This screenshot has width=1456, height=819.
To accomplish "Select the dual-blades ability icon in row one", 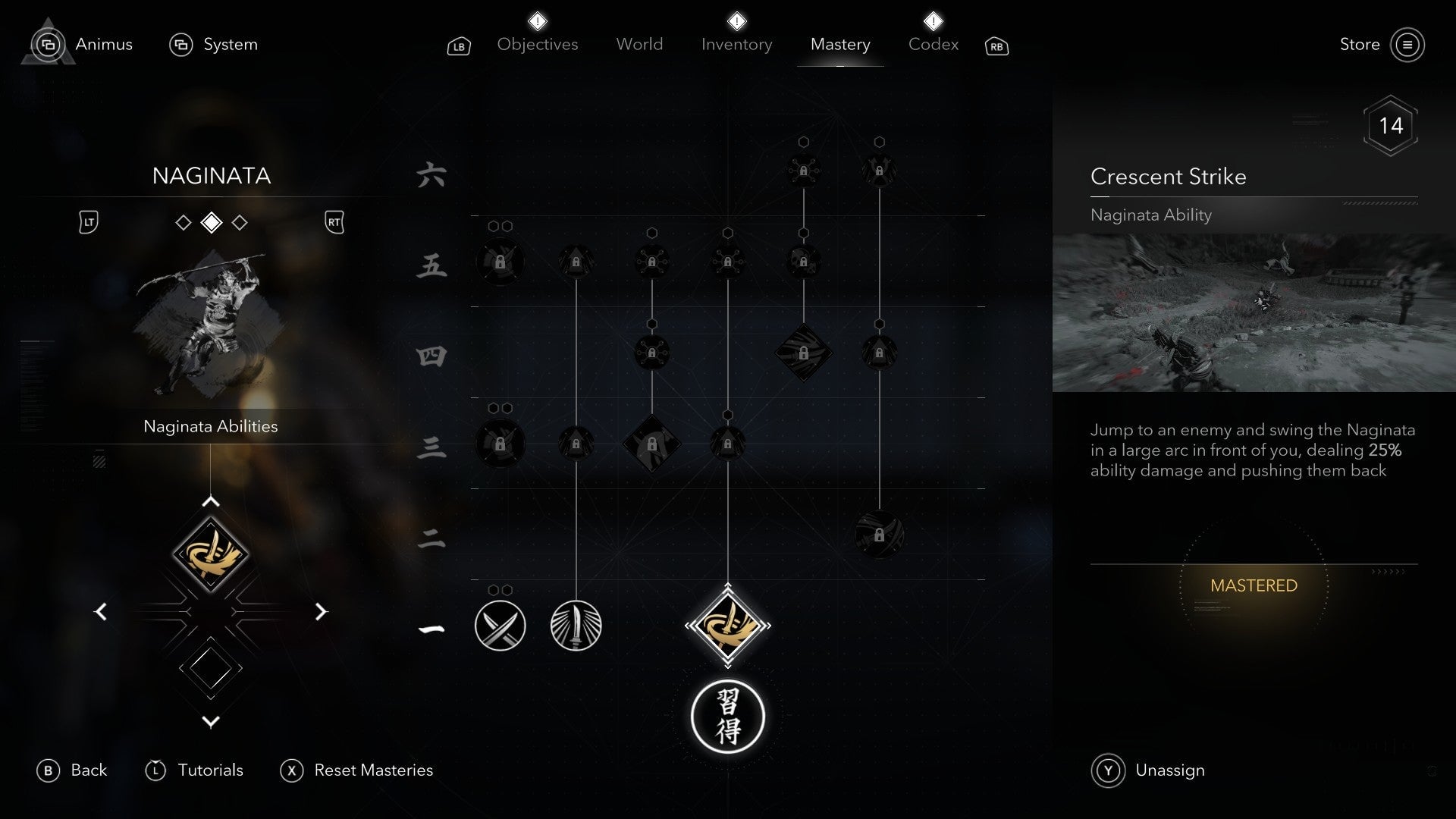I will coord(500,626).
